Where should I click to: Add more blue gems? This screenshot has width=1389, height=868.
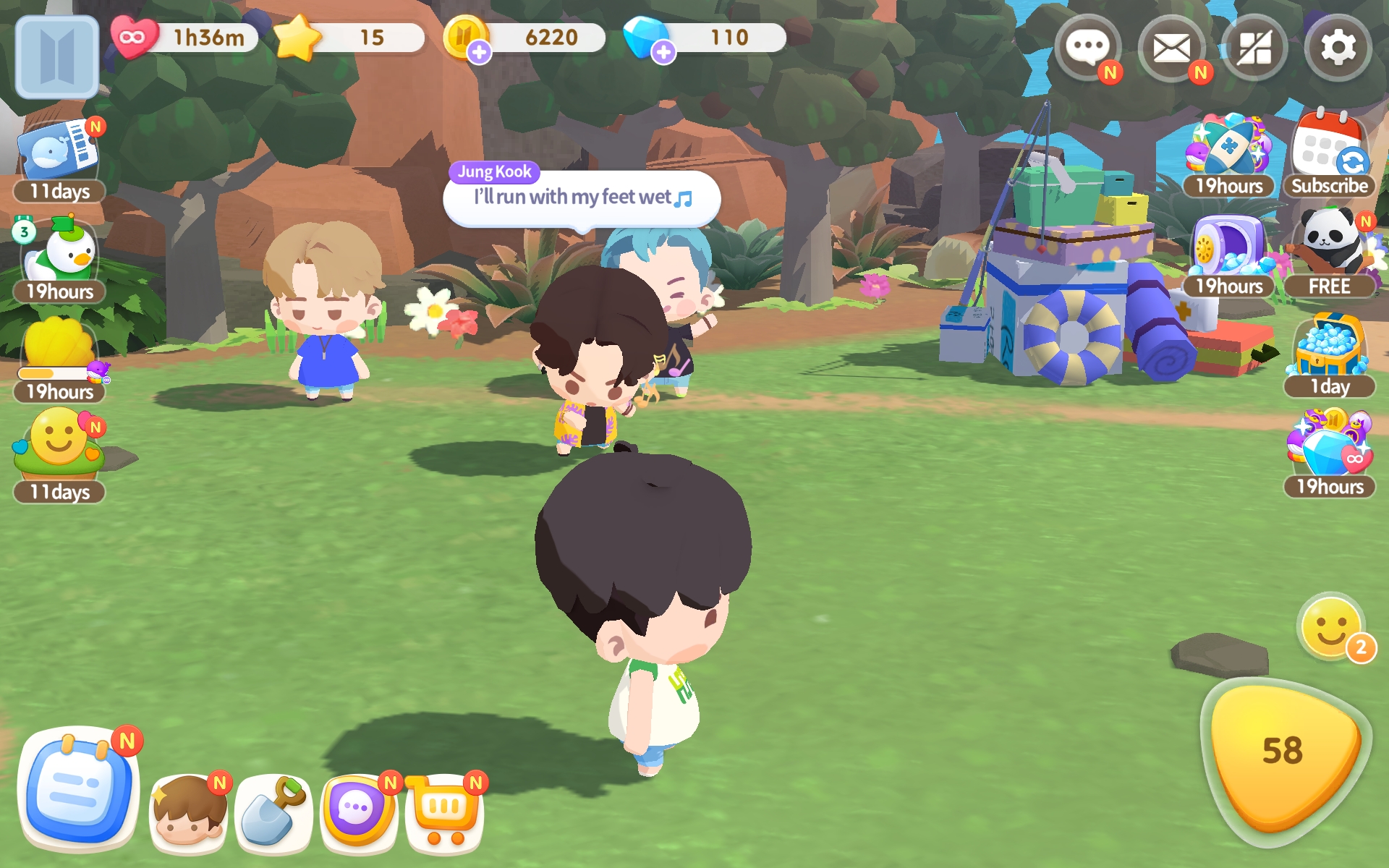tap(663, 52)
